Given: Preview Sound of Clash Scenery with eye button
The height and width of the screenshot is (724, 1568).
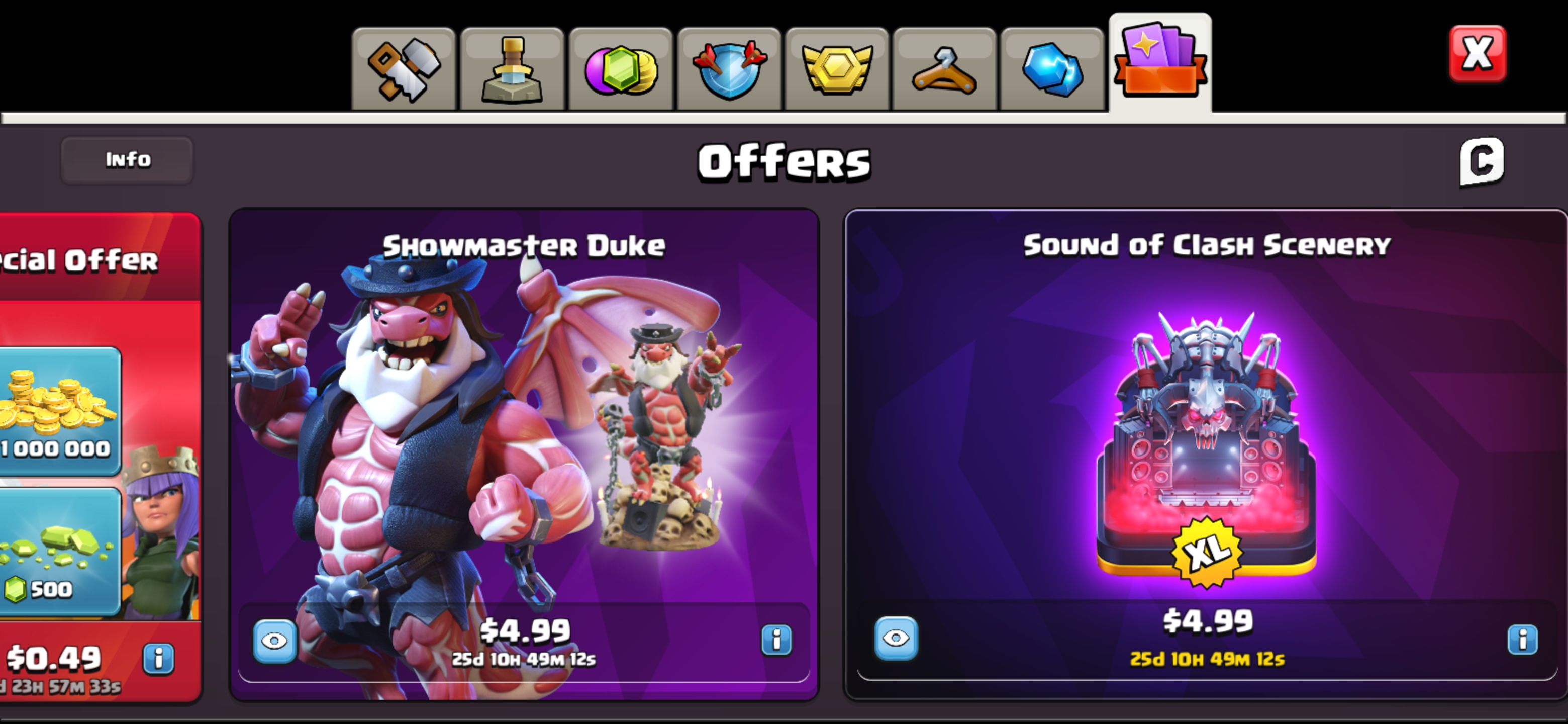Looking at the screenshot, I should click(x=896, y=638).
